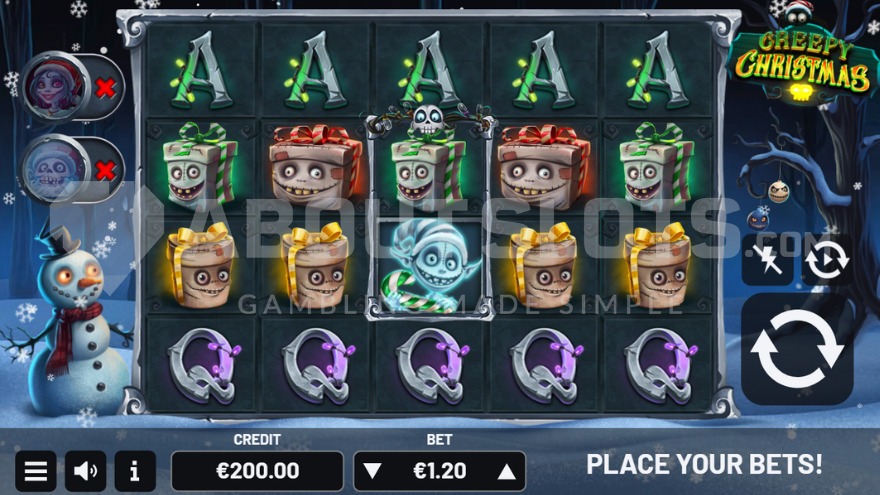880x495 pixels.
Task: Increase the bet amount
Action: pyautogui.click(x=507, y=471)
